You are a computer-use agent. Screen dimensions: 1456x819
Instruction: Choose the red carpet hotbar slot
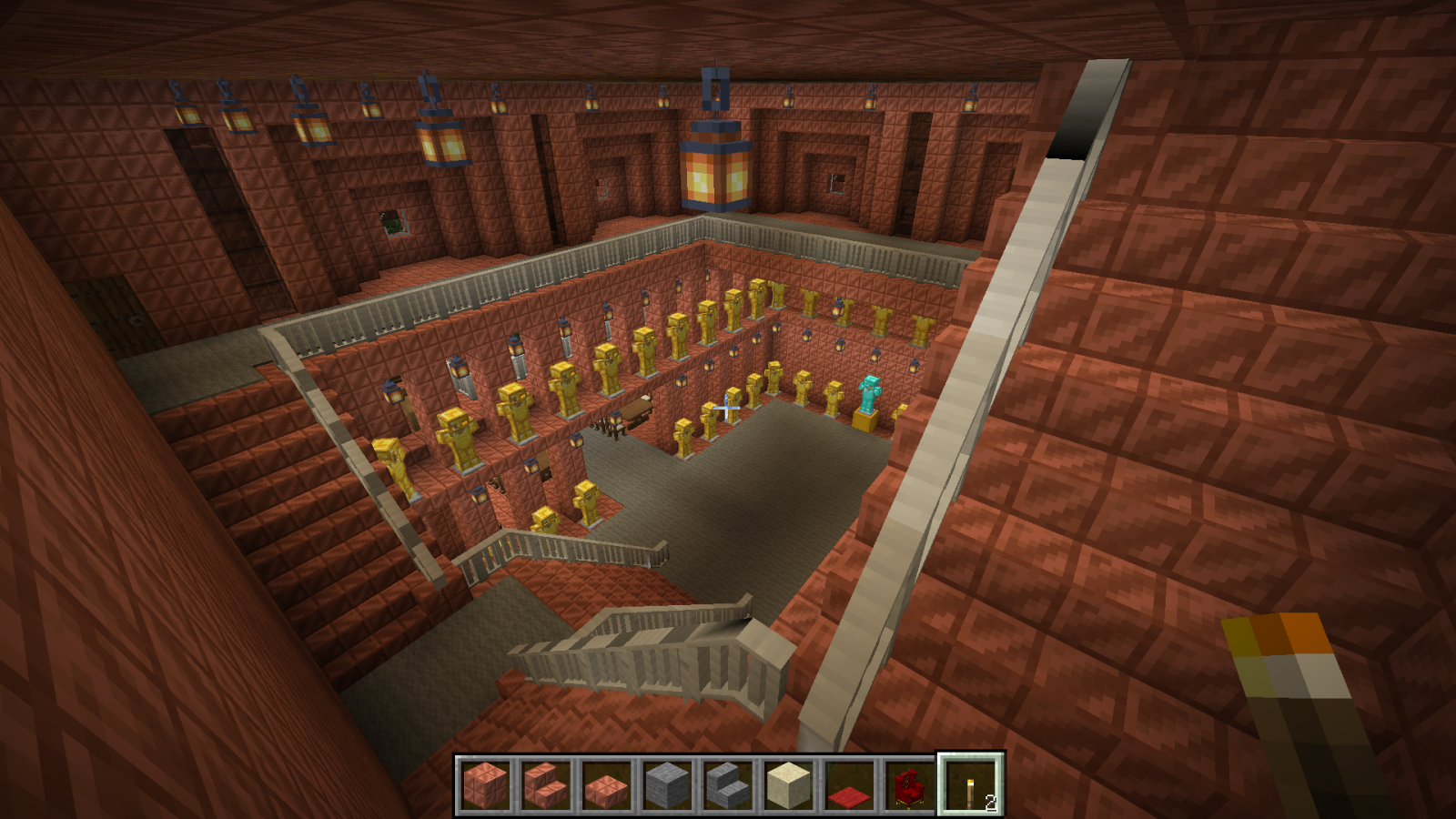coord(849,784)
